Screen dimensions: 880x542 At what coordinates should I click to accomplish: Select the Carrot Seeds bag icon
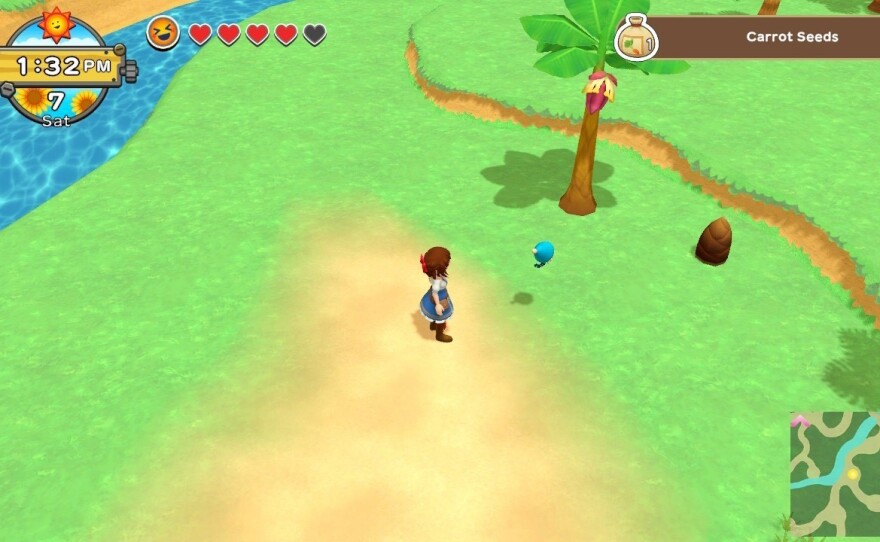(x=636, y=39)
